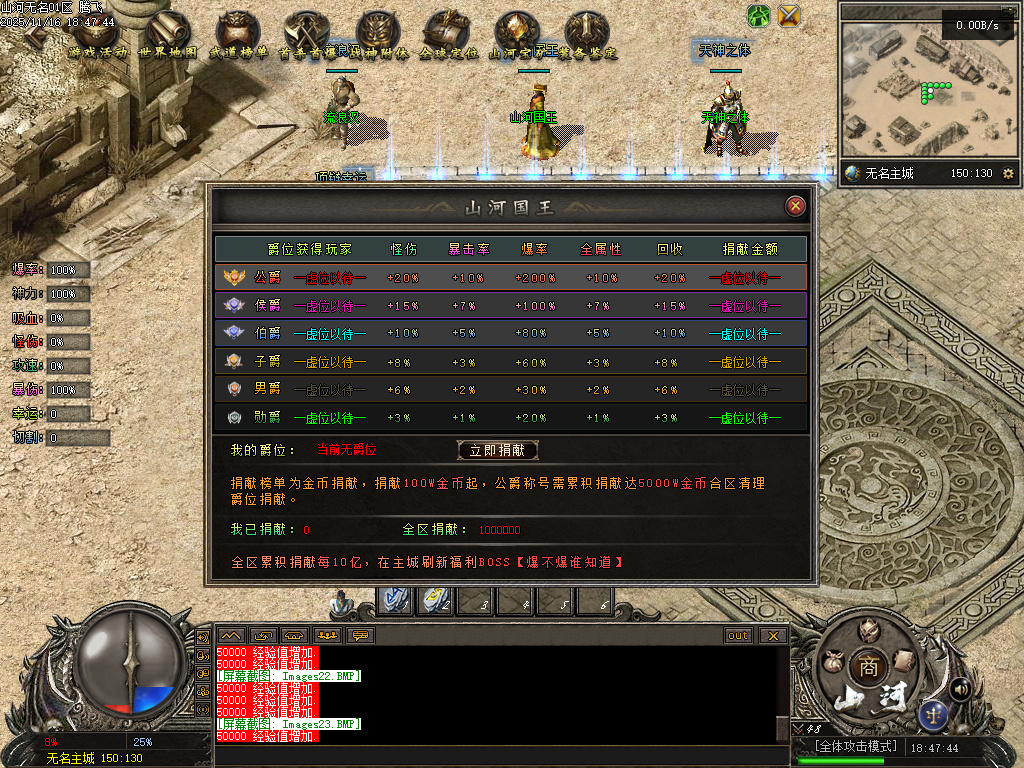Use the skill in hotbar slot 1
The image size is (1024, 768).
[397, 600]
